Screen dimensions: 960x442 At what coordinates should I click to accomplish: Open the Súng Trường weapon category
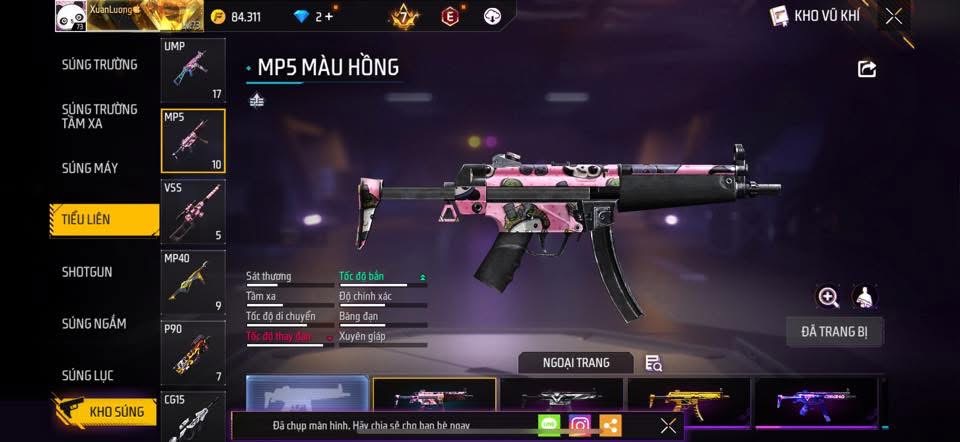(99, 65)
